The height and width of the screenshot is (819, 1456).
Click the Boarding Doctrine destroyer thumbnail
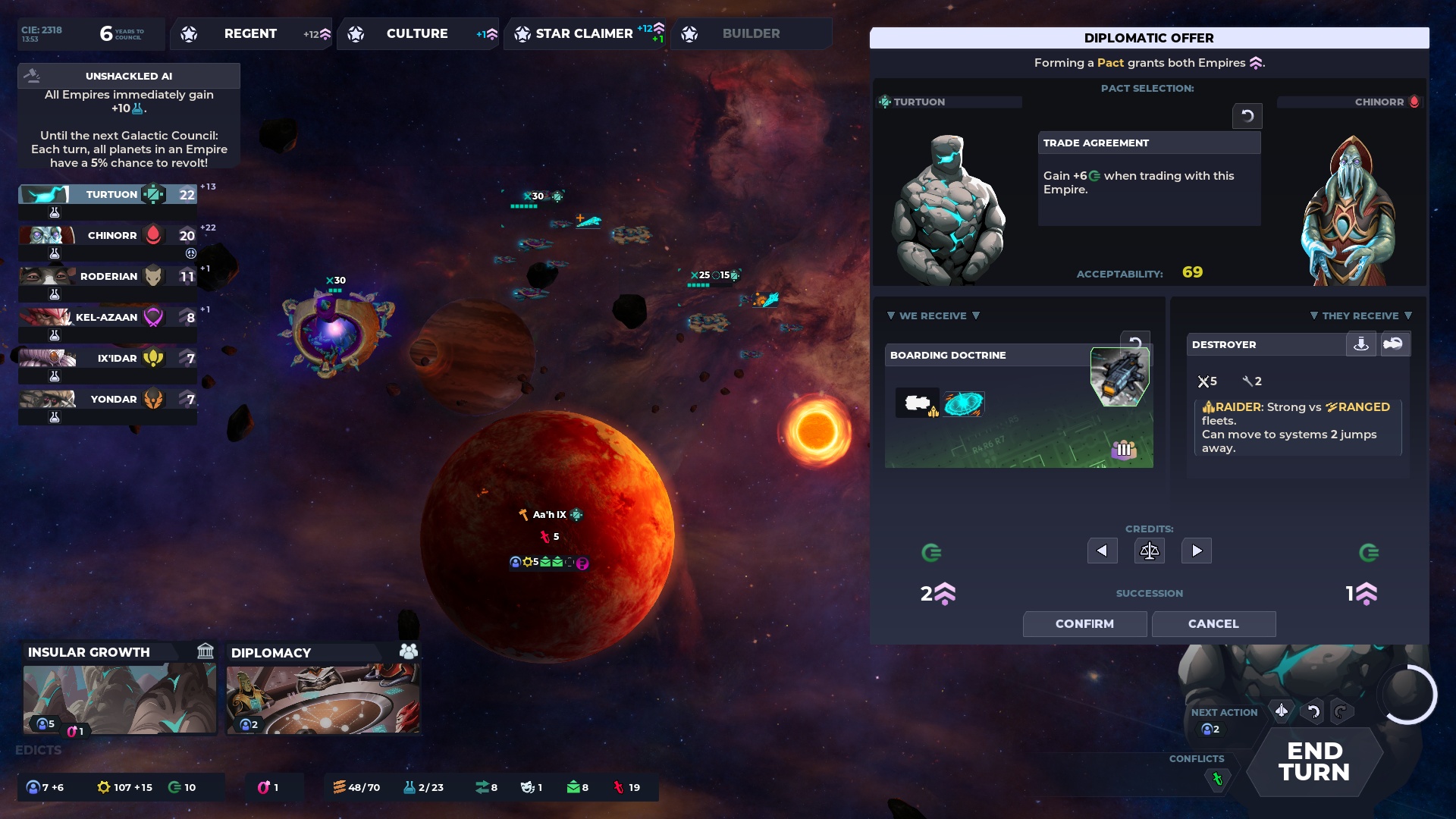click(1120, 375)
